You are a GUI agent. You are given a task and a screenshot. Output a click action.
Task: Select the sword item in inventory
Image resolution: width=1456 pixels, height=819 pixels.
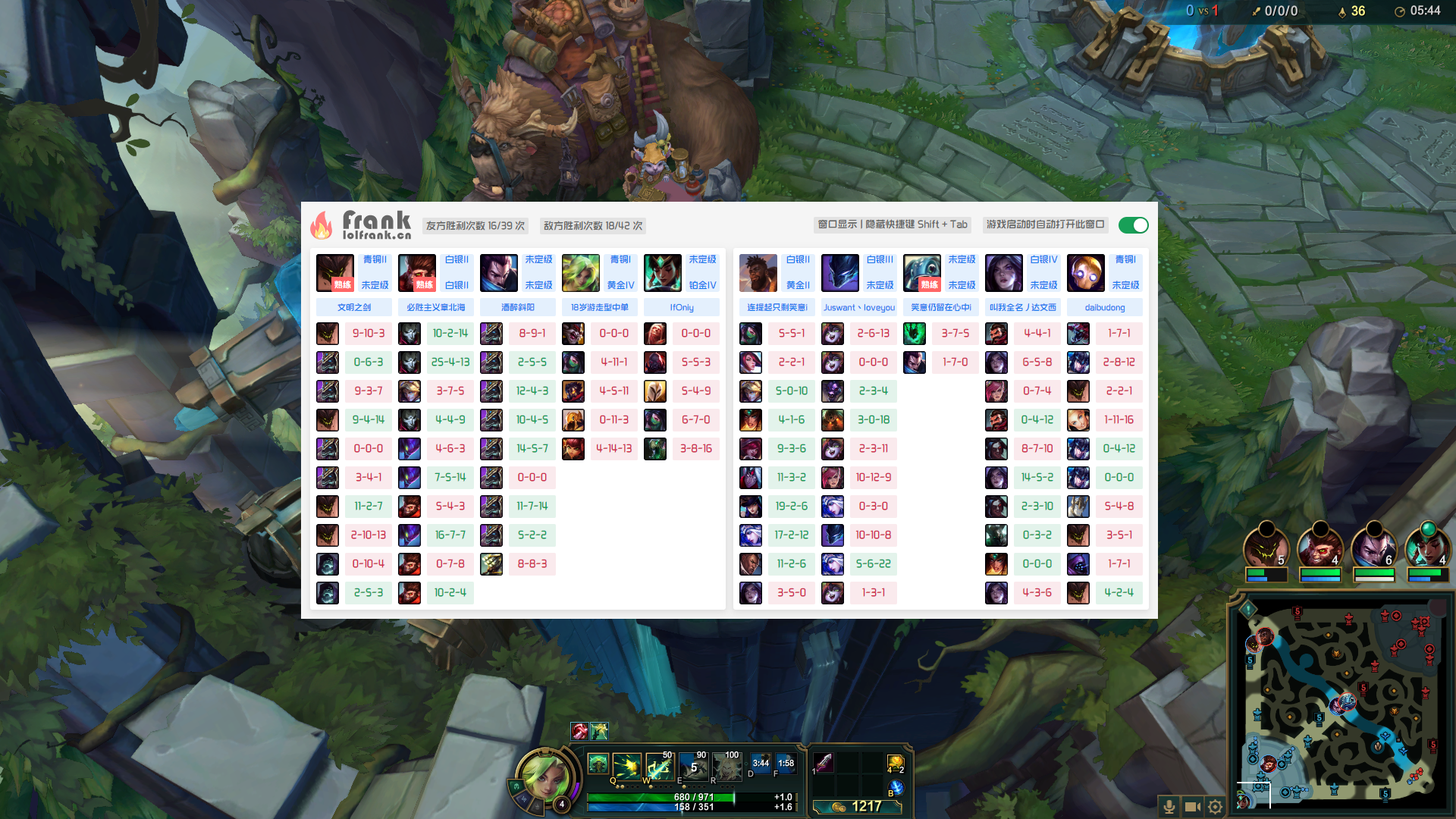[824, 762]
